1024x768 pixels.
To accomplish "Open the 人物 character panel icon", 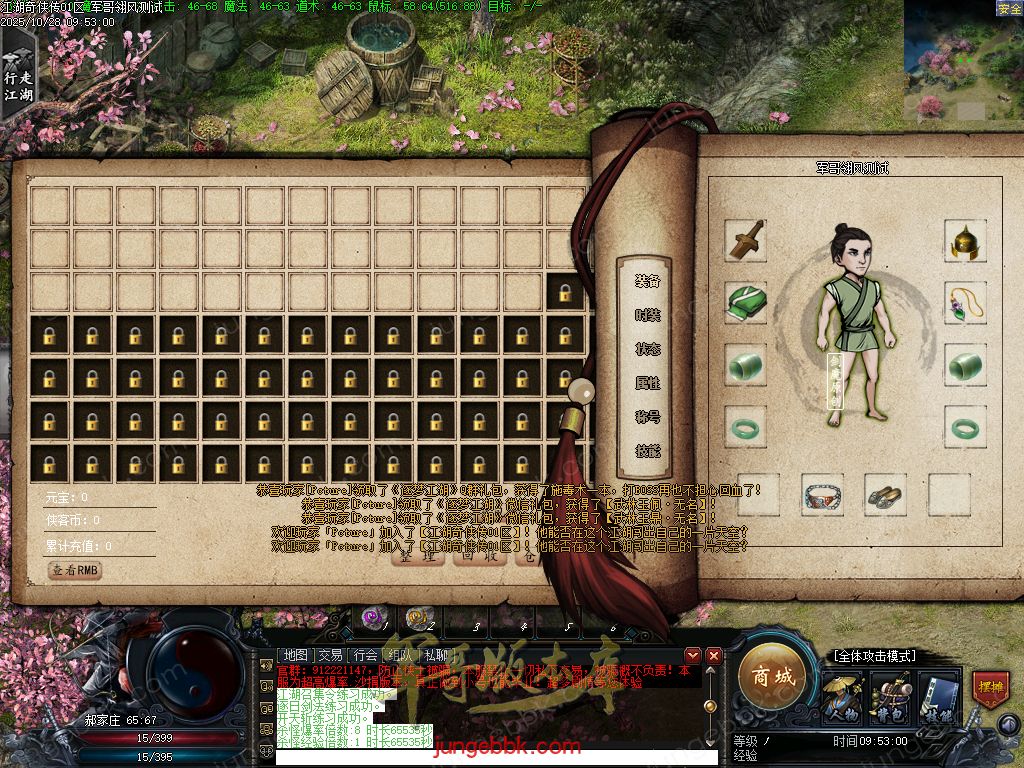I will click(841, 697).
